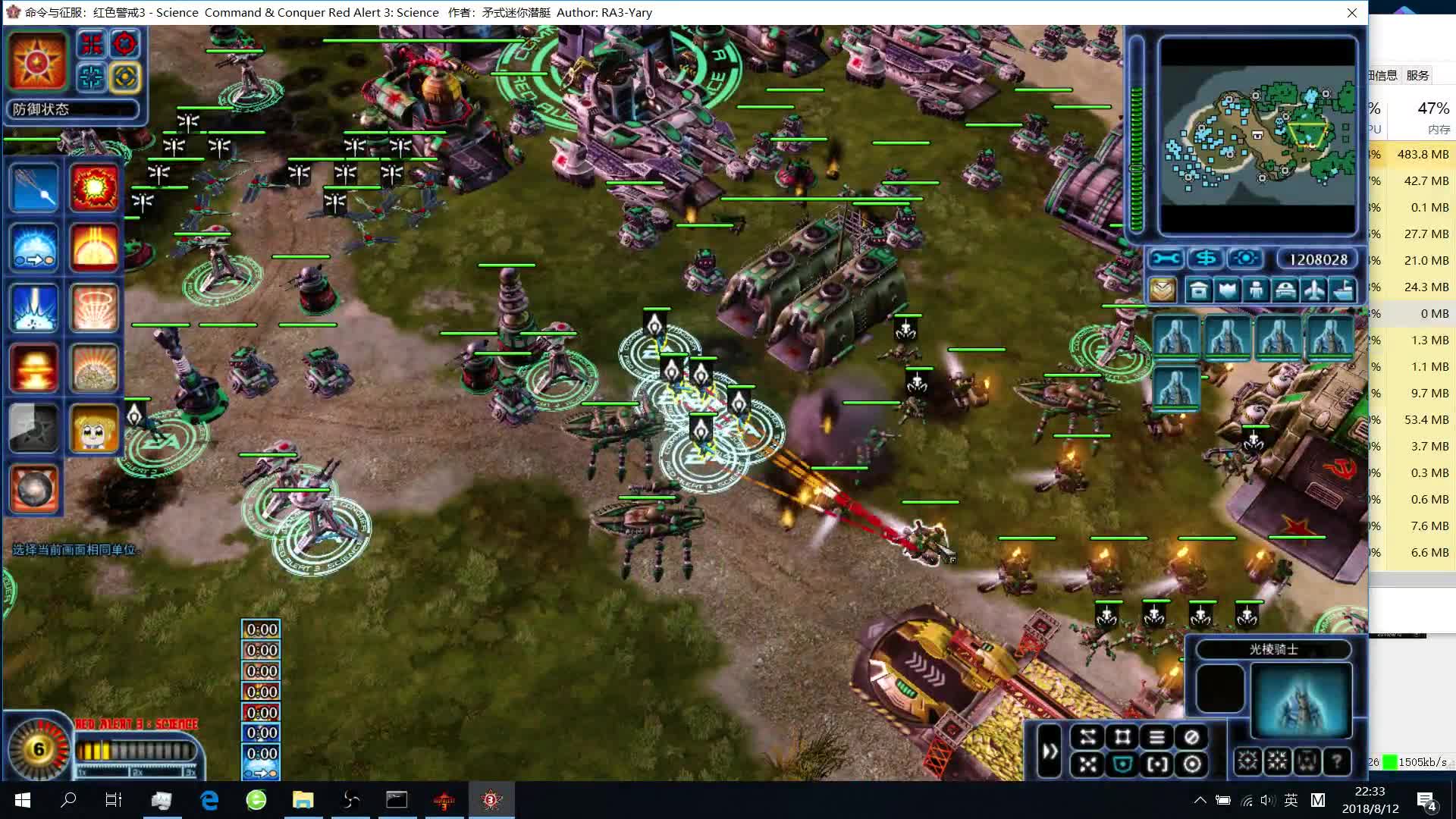Select the aircraft production tab icon

(x=1314, y=290)
